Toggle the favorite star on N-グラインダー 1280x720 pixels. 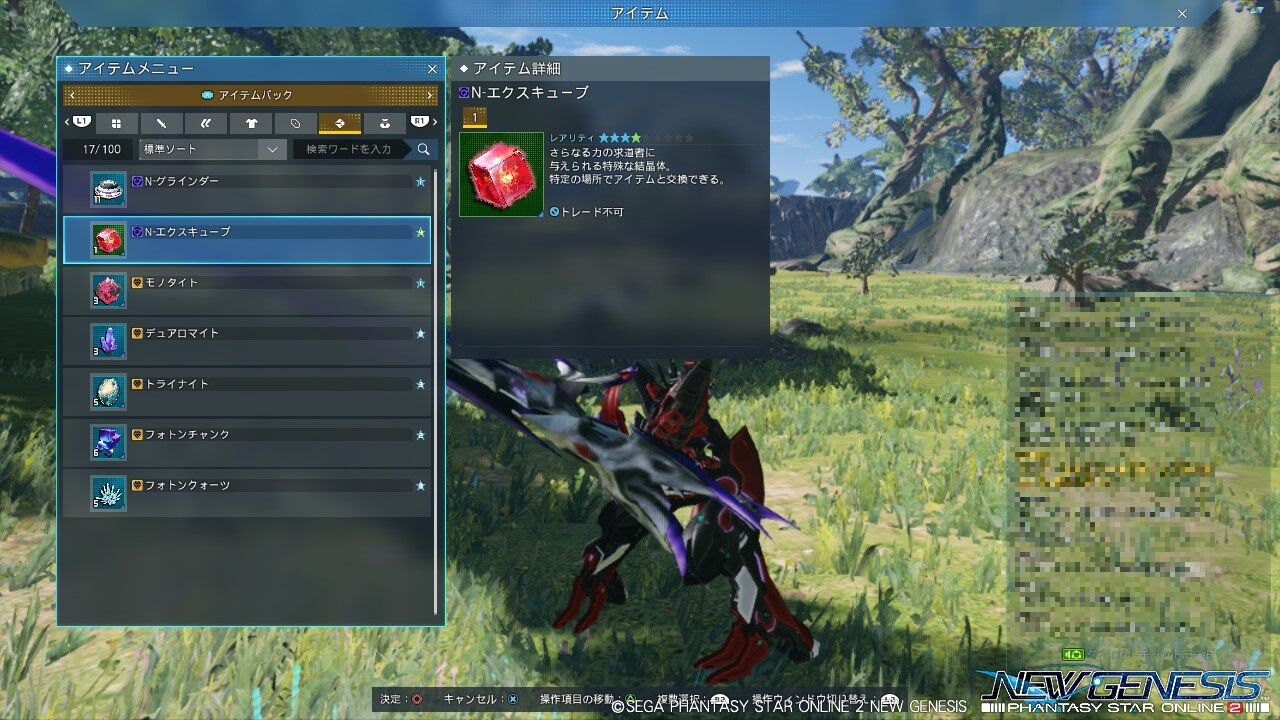click(420, 183)
